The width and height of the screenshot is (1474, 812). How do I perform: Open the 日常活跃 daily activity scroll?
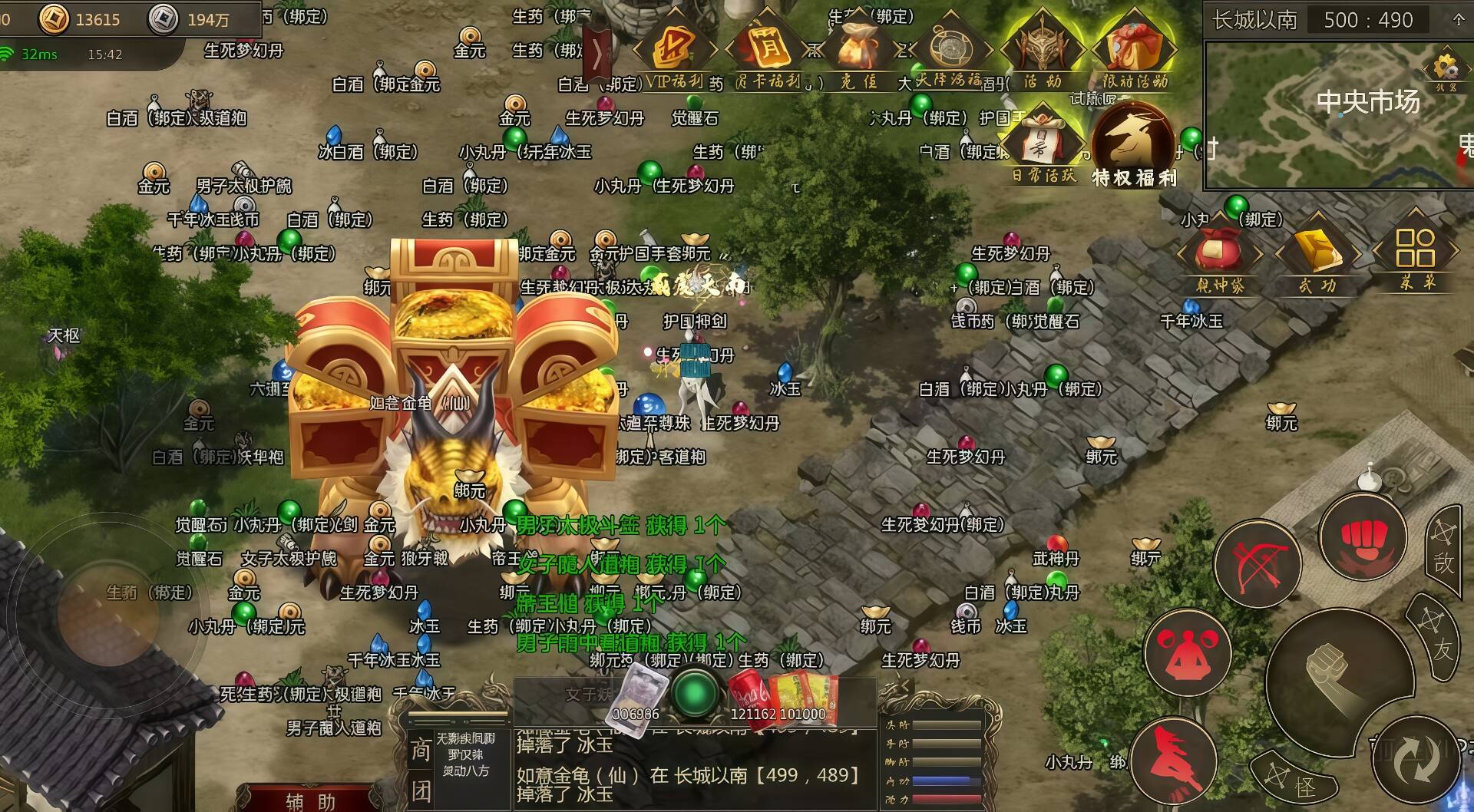coord(1043,146)
